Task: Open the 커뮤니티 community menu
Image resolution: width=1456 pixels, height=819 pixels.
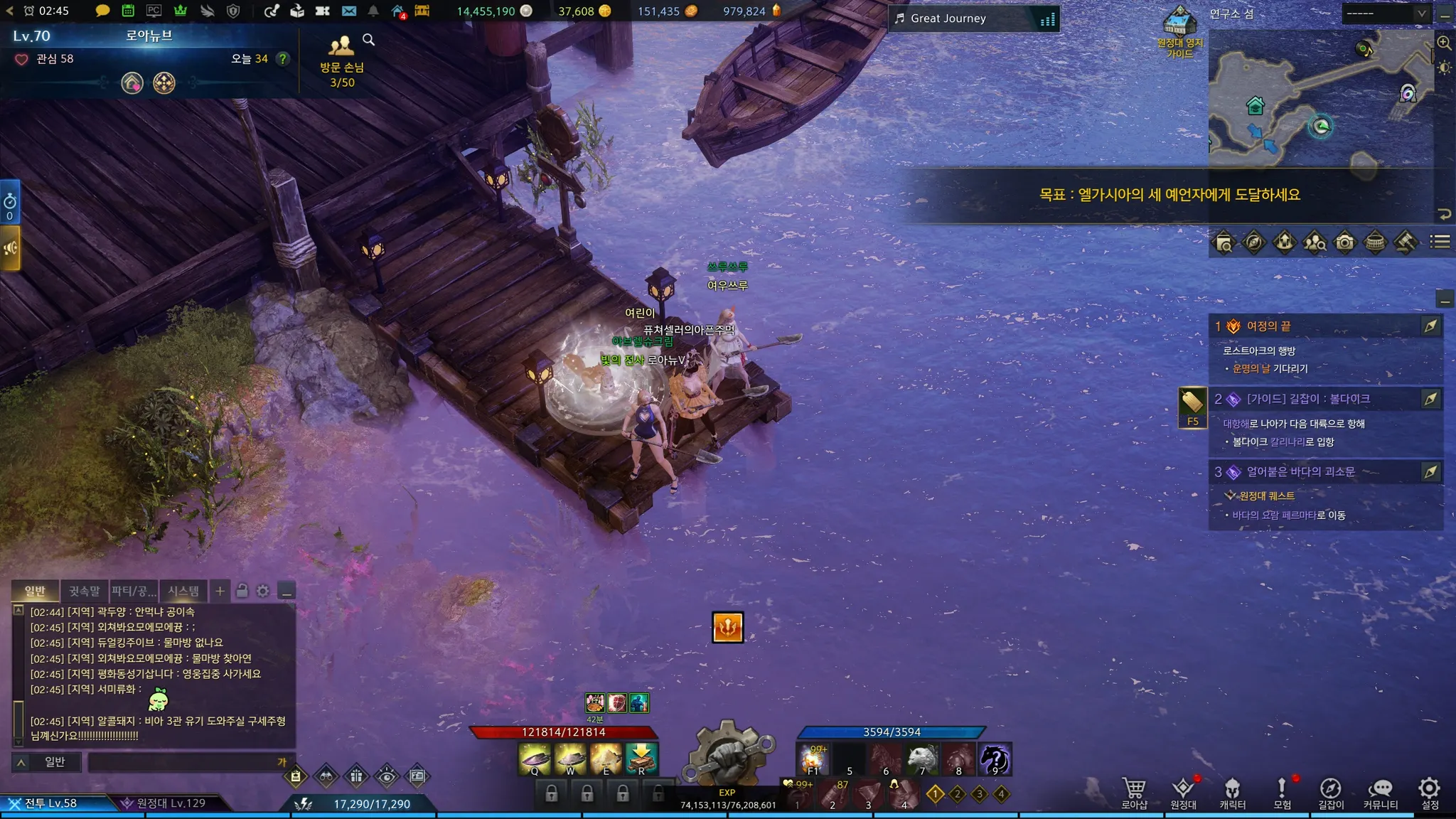Action: (x=1380, y=793)
